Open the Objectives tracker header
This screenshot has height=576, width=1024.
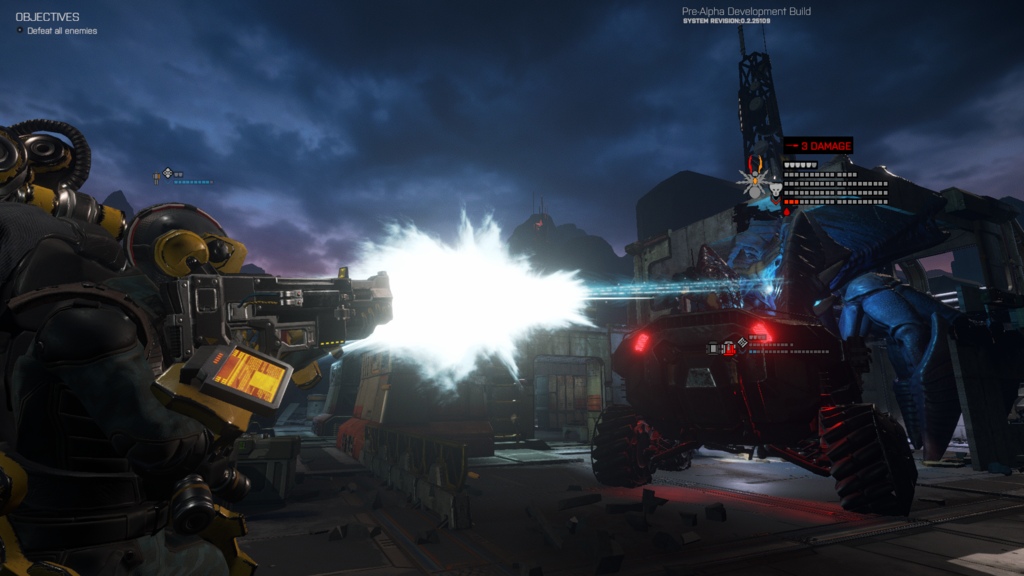click(47, 17)
